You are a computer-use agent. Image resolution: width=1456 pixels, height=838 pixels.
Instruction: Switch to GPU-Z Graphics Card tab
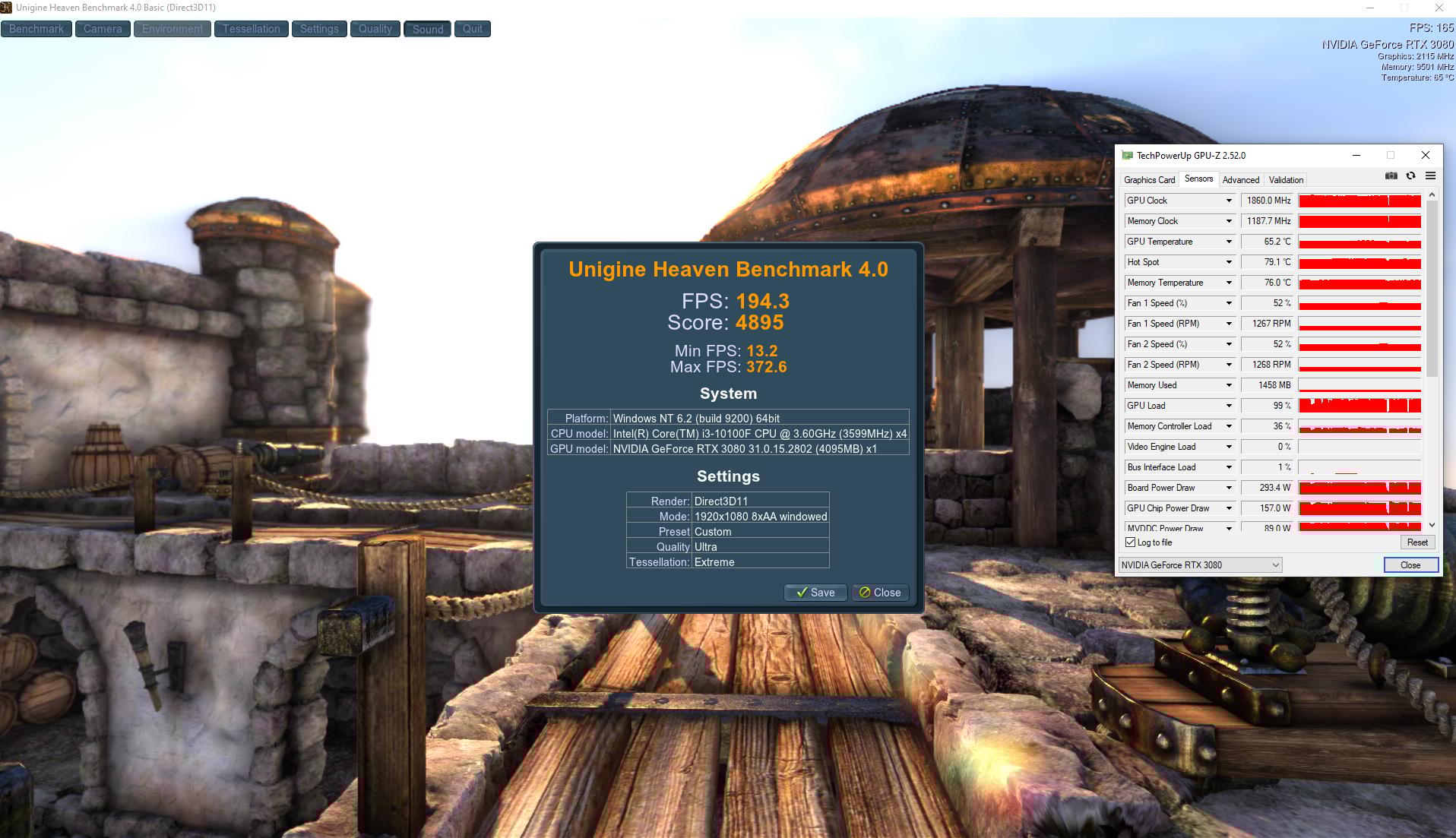1149,180
